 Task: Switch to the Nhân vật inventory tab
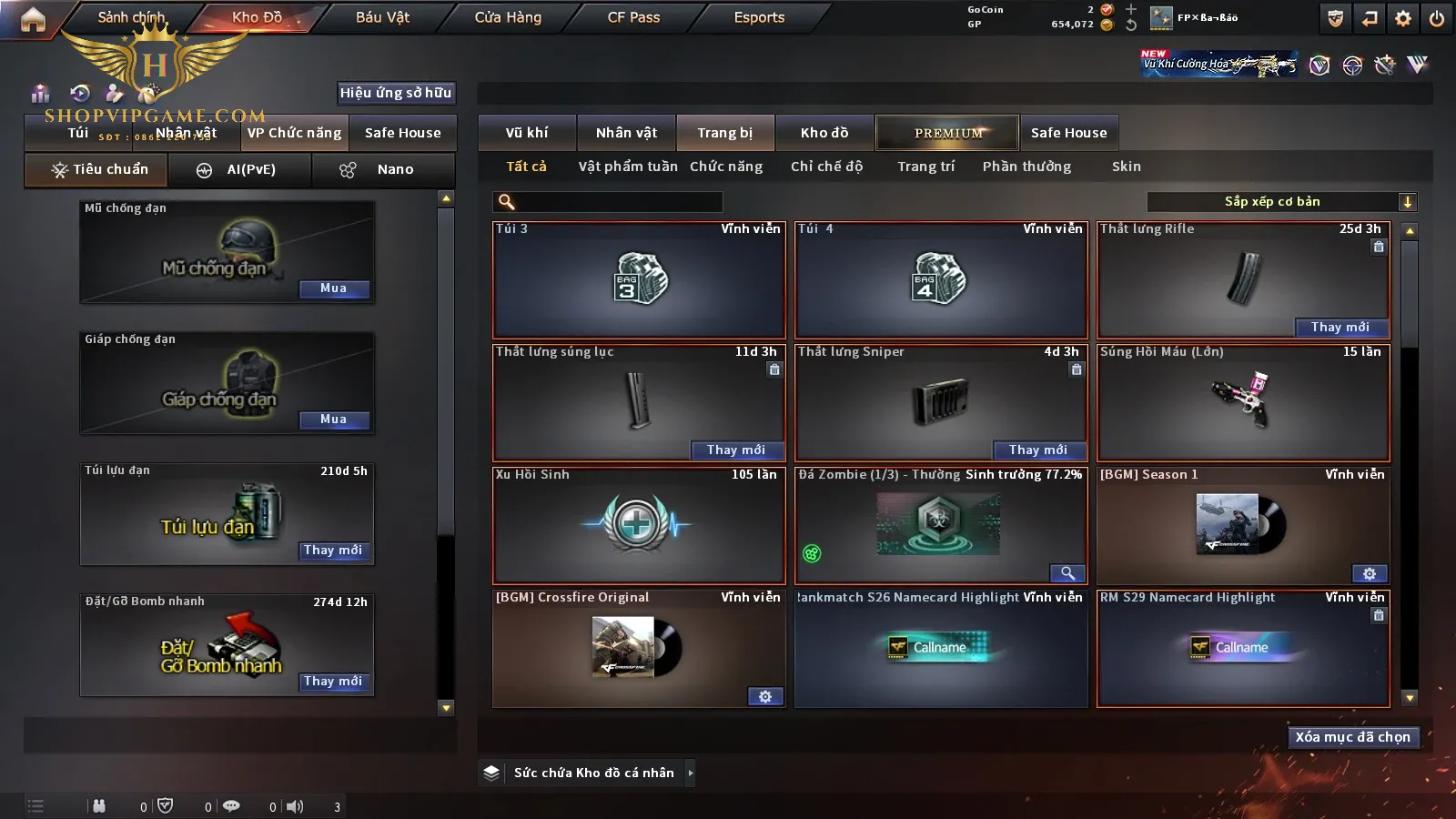point(626,133)
